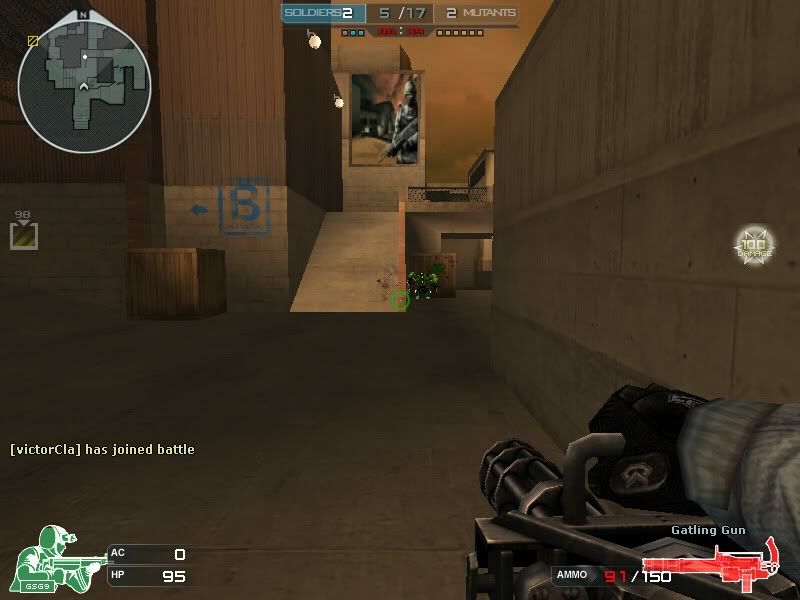Viewport: 800px width, 600px height.
Task: Click the circular minimap
Action: (x=84, y=80)
